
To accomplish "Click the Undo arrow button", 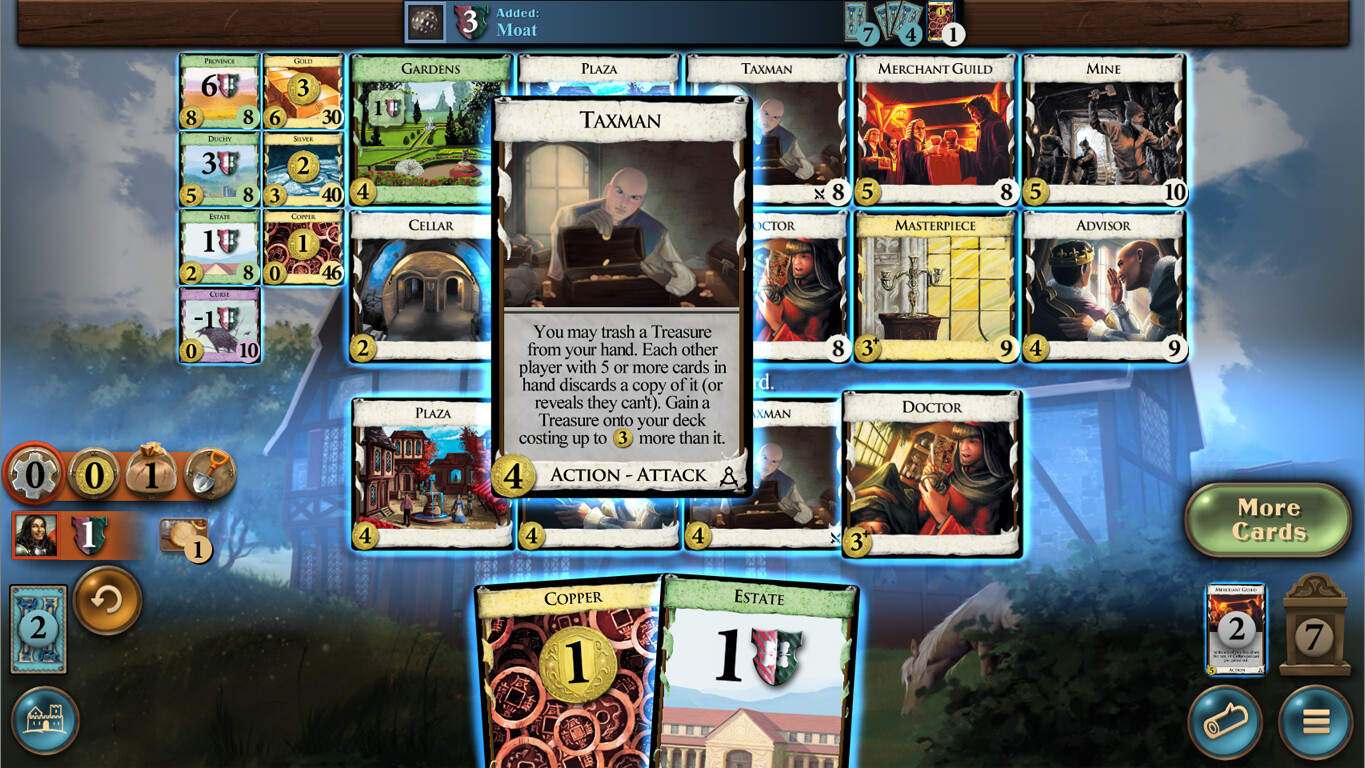I will 107,604.
